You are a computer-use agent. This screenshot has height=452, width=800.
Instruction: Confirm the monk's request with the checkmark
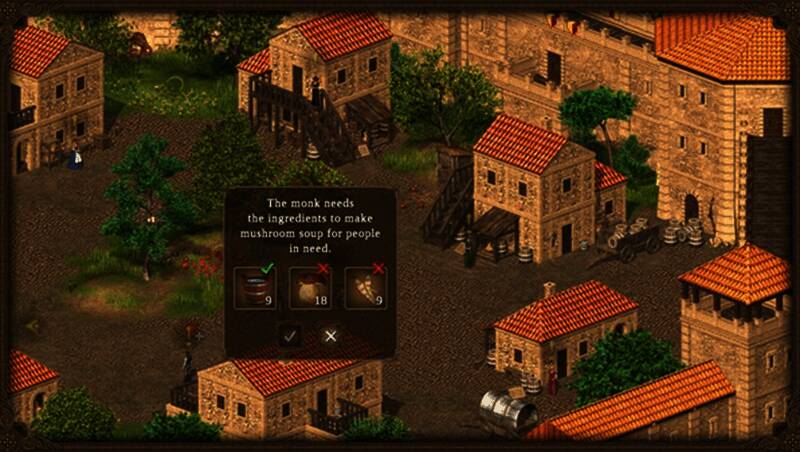pyautogui.click(x=290, y=336)
